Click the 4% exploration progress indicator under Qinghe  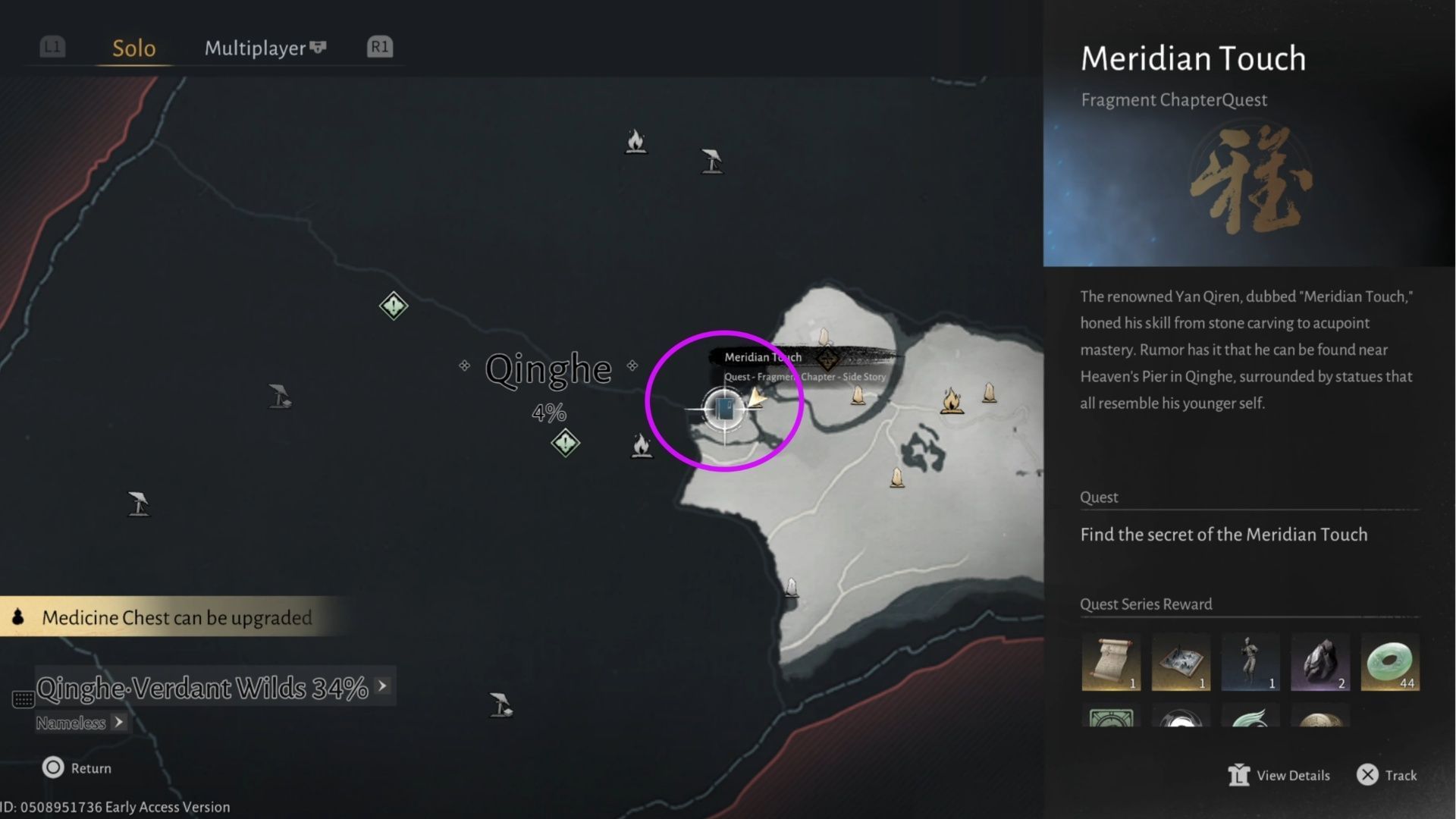tap(548, 413)
